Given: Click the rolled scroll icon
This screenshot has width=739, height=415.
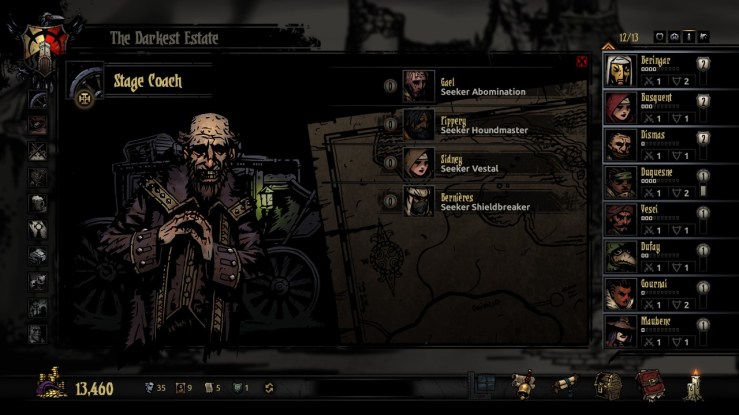Looking at the screenshot, I should point(565,385).
